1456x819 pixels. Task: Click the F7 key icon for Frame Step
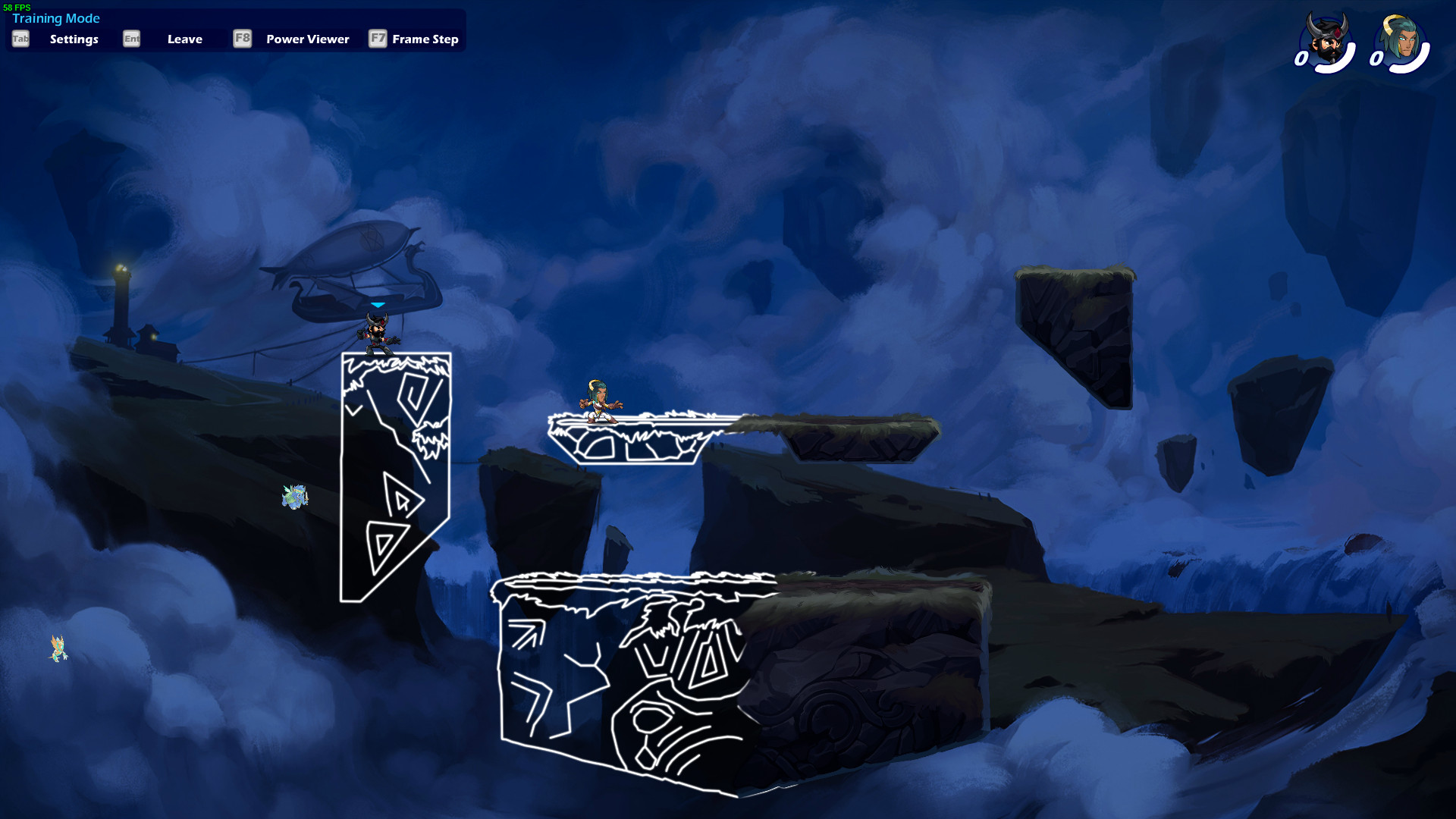point(378,39)
